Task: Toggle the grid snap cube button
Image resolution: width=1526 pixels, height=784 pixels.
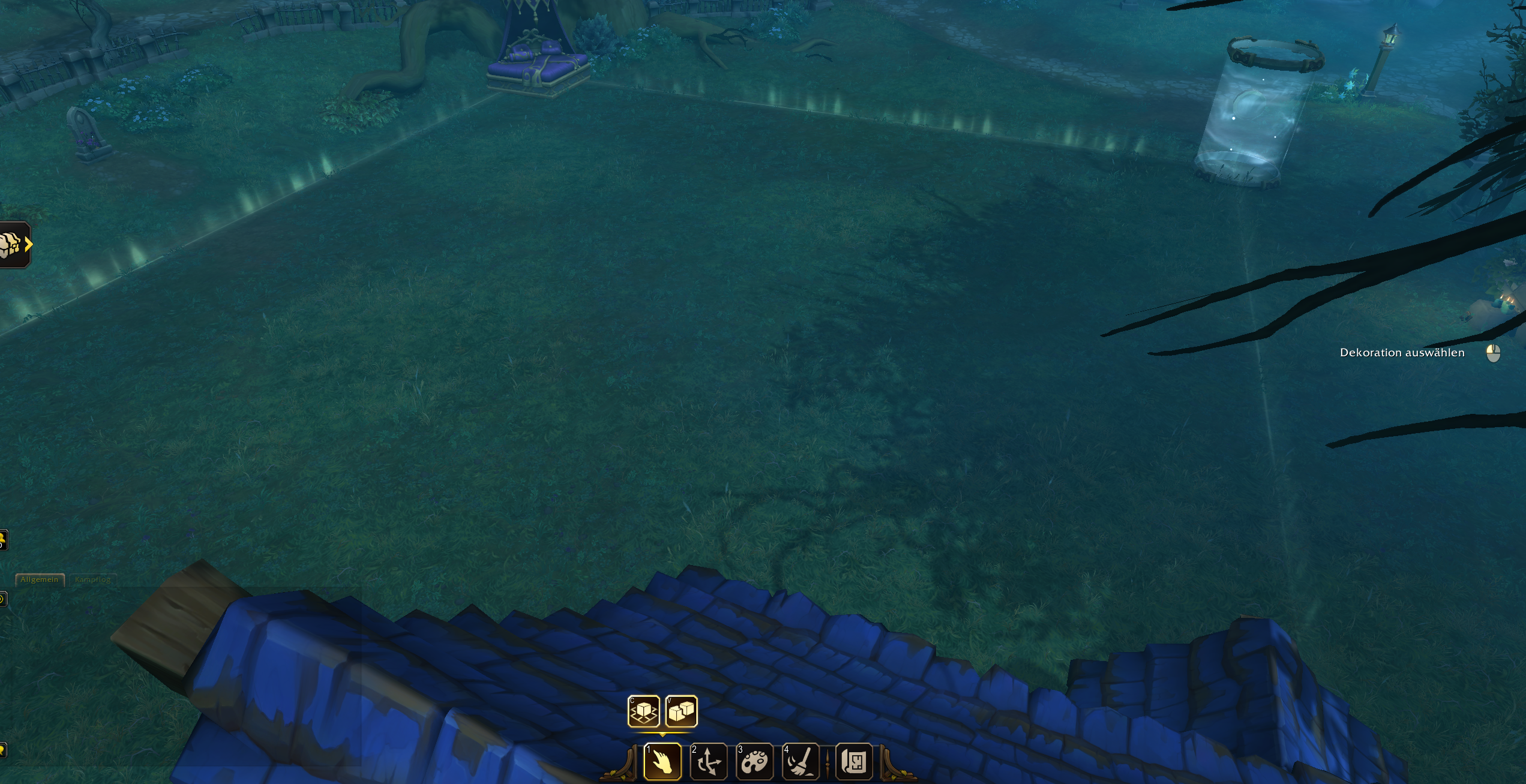Action: (x=643, y=711)
